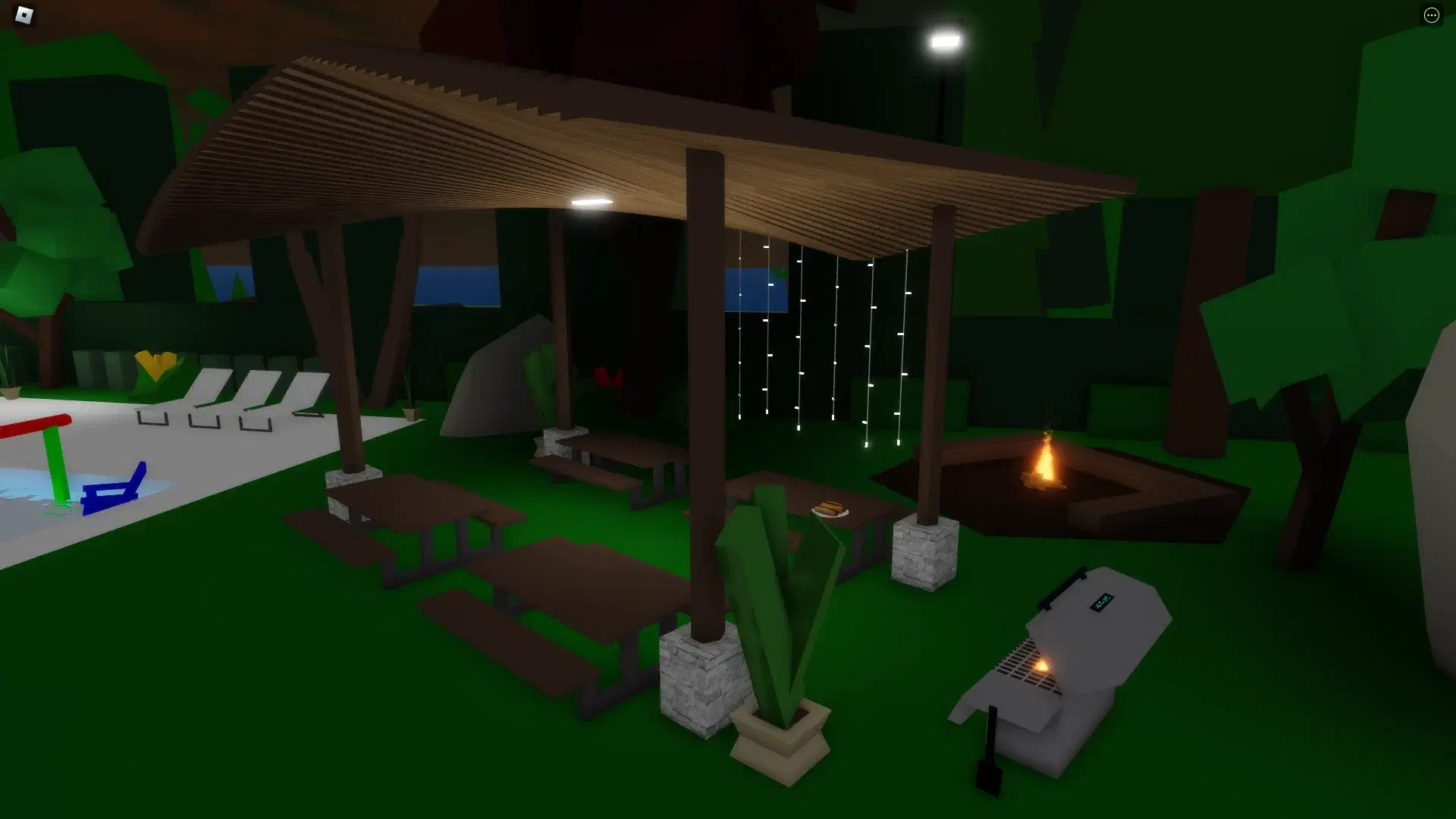Click the ellipsis circle button top-right
This screenshot has height=819, width=1456.
pos(1432,14)
